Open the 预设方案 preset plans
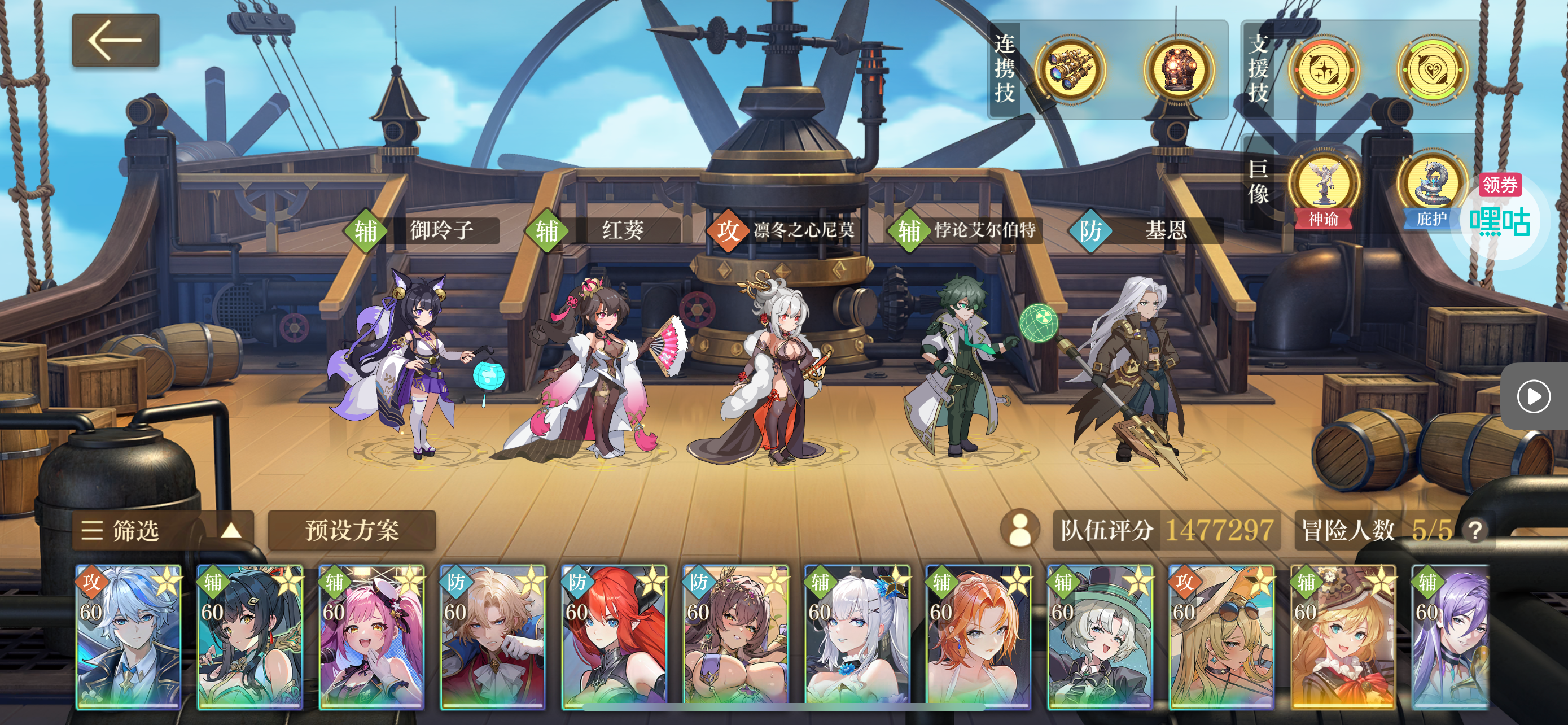Image resolution: width=1568 pixels, height=725 pixels. pos(352,530)
